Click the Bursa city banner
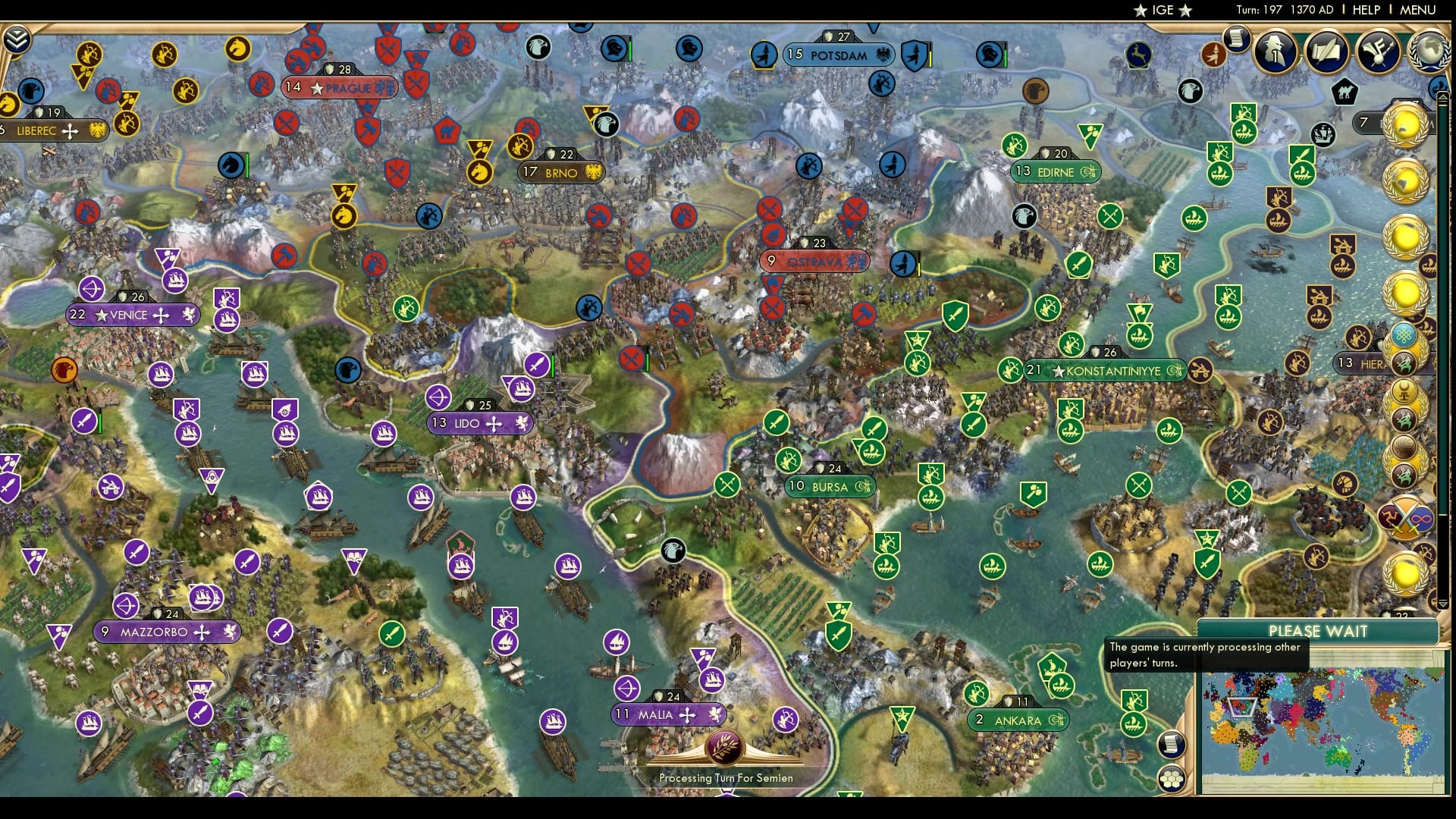1456x819 pixels. pyautogui.click(x=830, y=486)
